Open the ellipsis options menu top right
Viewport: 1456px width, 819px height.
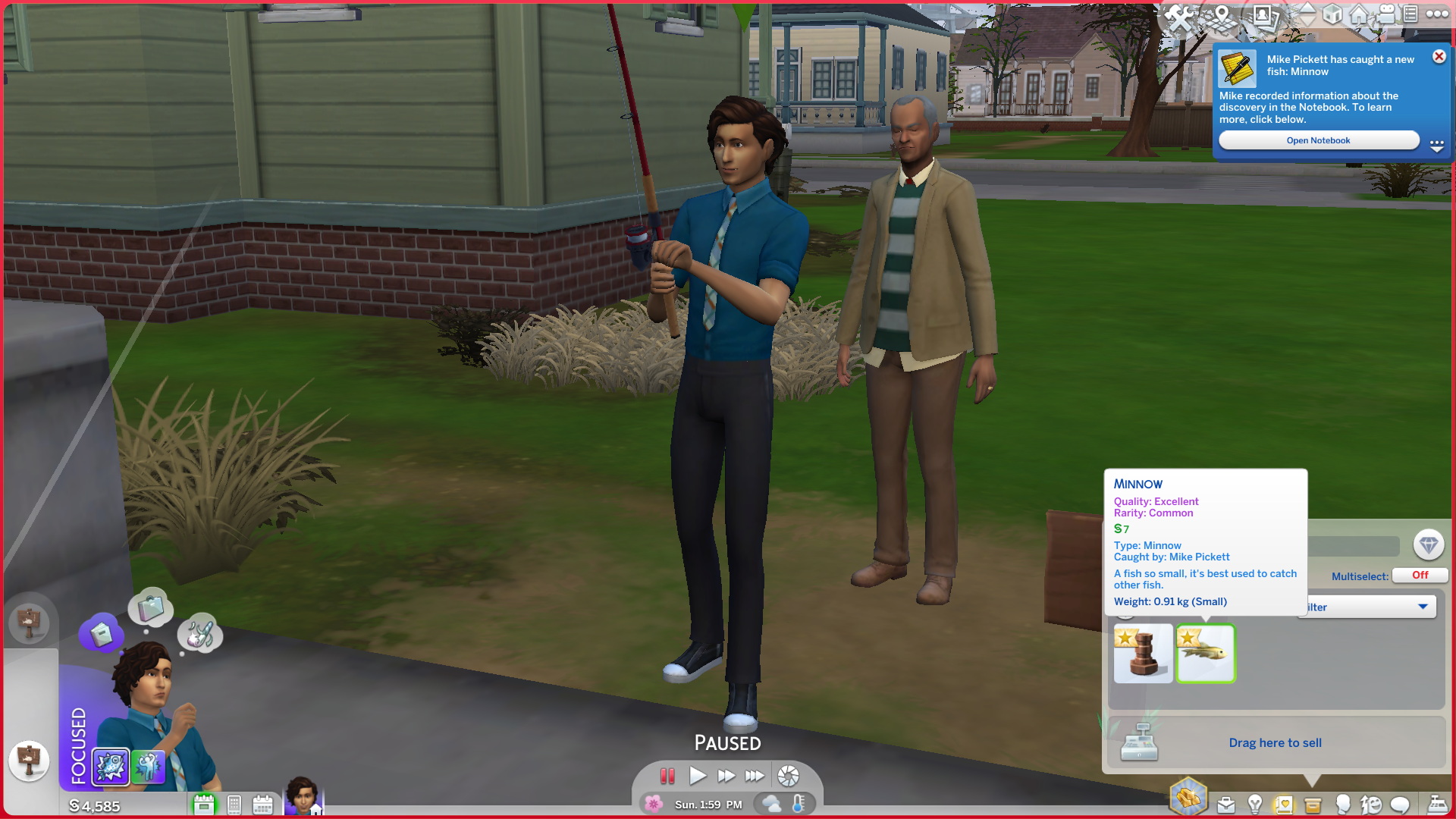click(1437, 15)
